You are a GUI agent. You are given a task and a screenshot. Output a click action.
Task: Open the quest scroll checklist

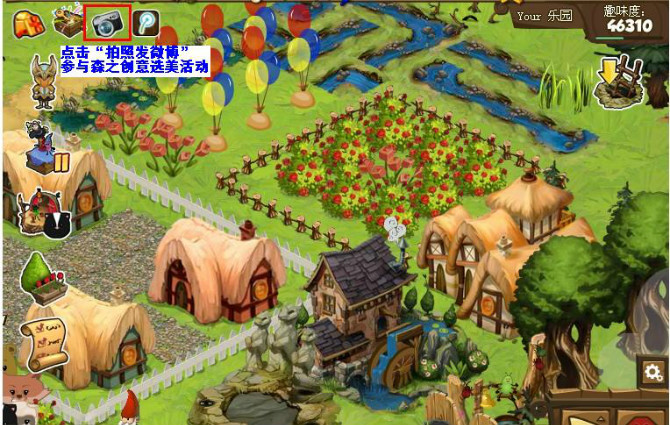tap(43, 343)
